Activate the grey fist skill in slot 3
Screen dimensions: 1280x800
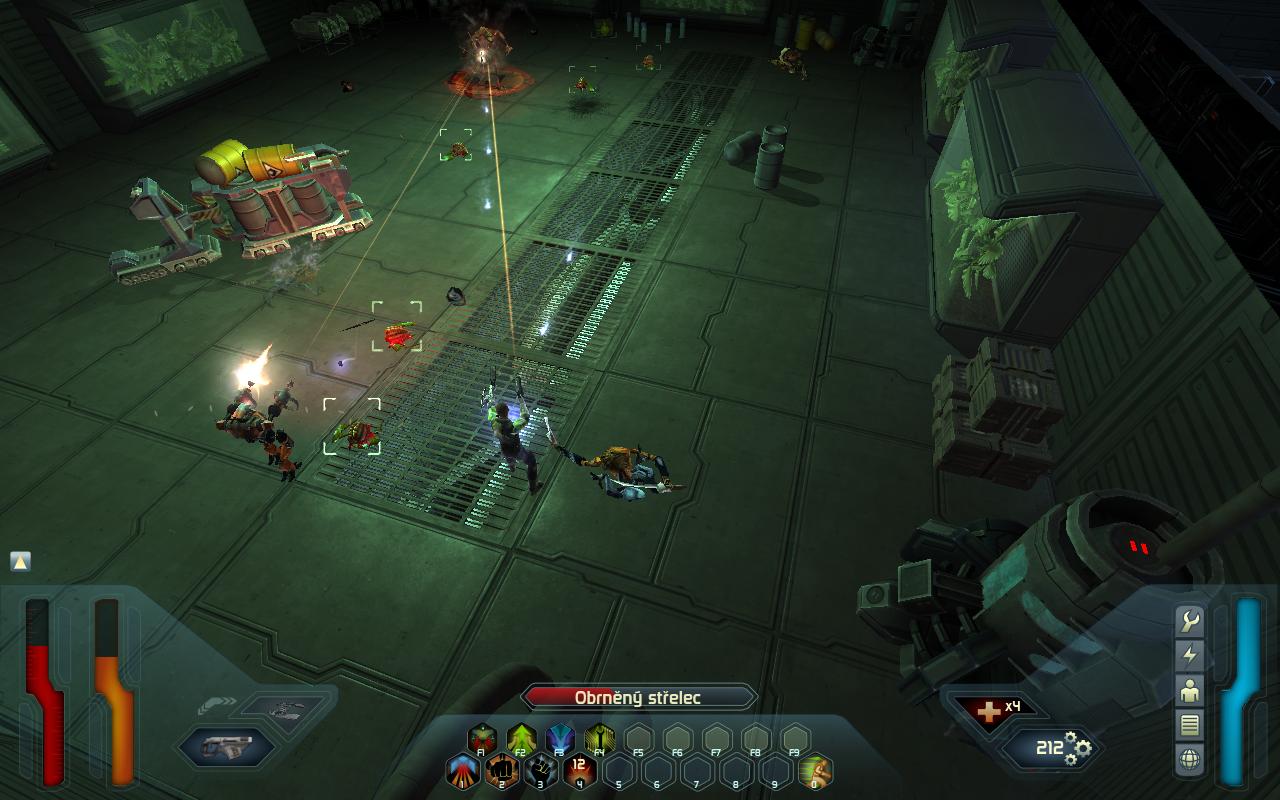pos(541,771)
